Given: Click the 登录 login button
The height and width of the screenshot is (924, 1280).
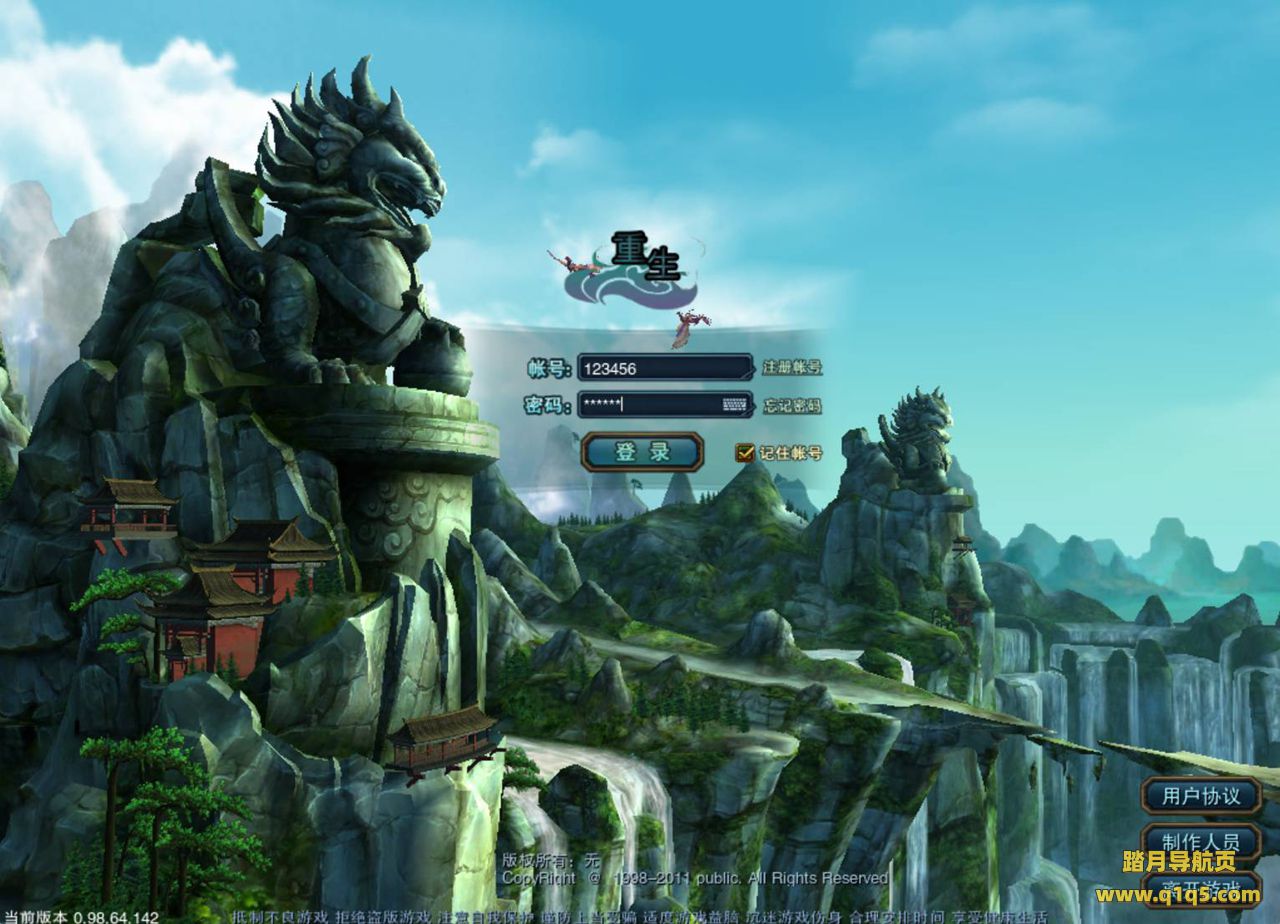Looking at the screenshot, I should [x=642, y=452].
